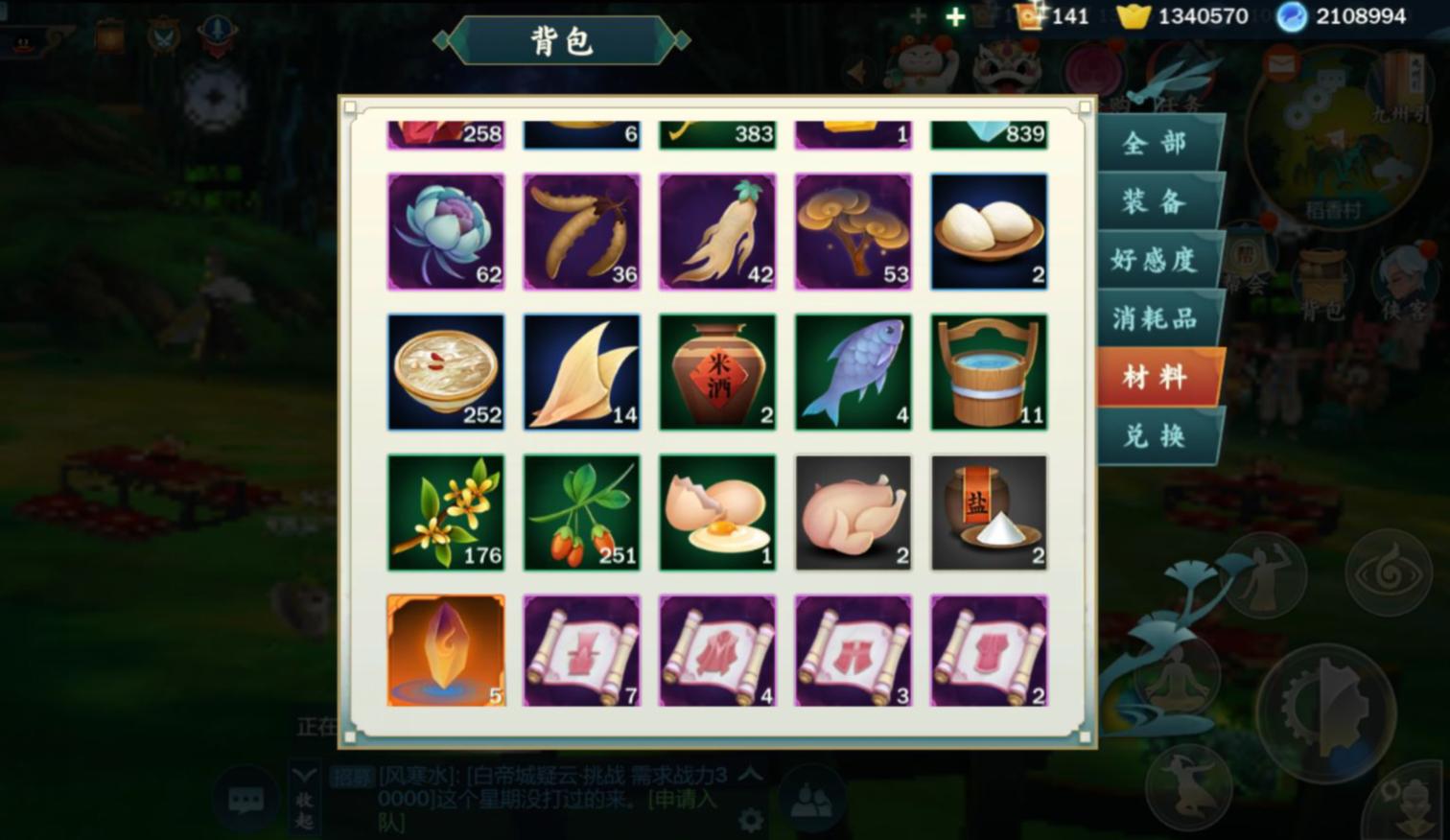Switch to the 全部 category tab
Screen dimensions: 1450x840
[1155, 144]
